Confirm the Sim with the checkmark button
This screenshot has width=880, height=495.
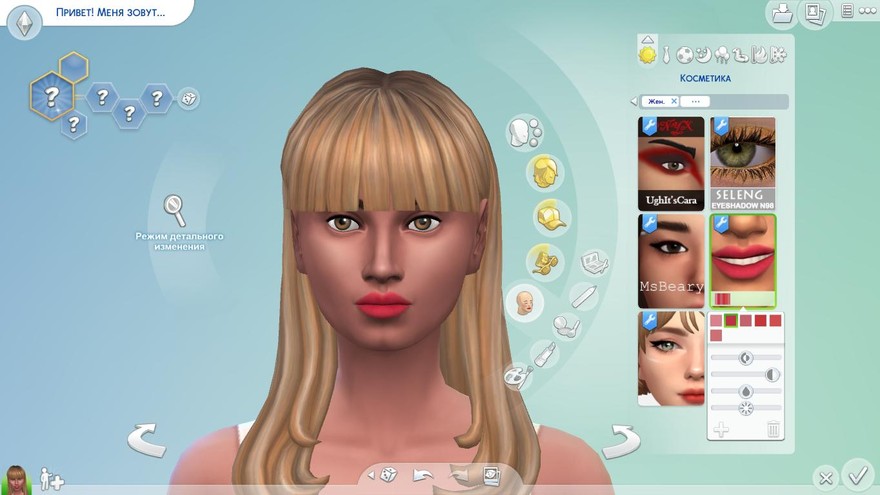(857, 472)
